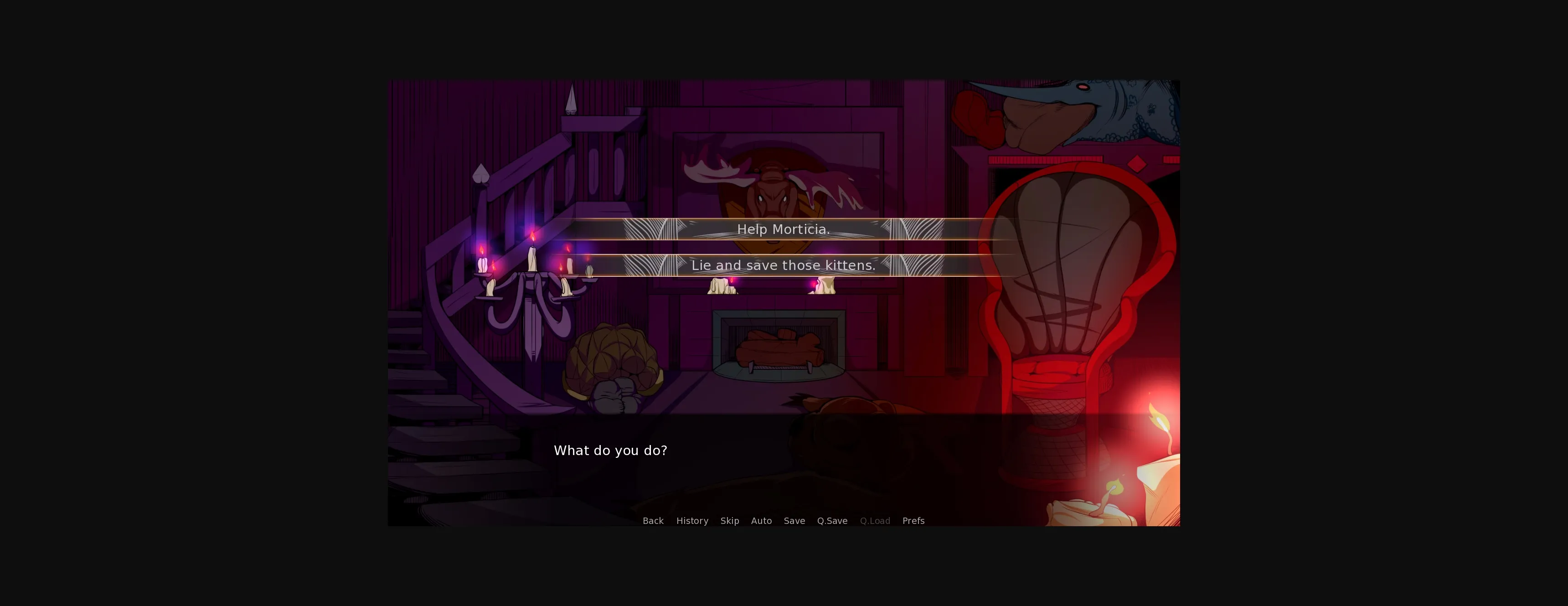Perform a Q.Save
This screenshot has height=606, width=1568.
tap(832, 521)
